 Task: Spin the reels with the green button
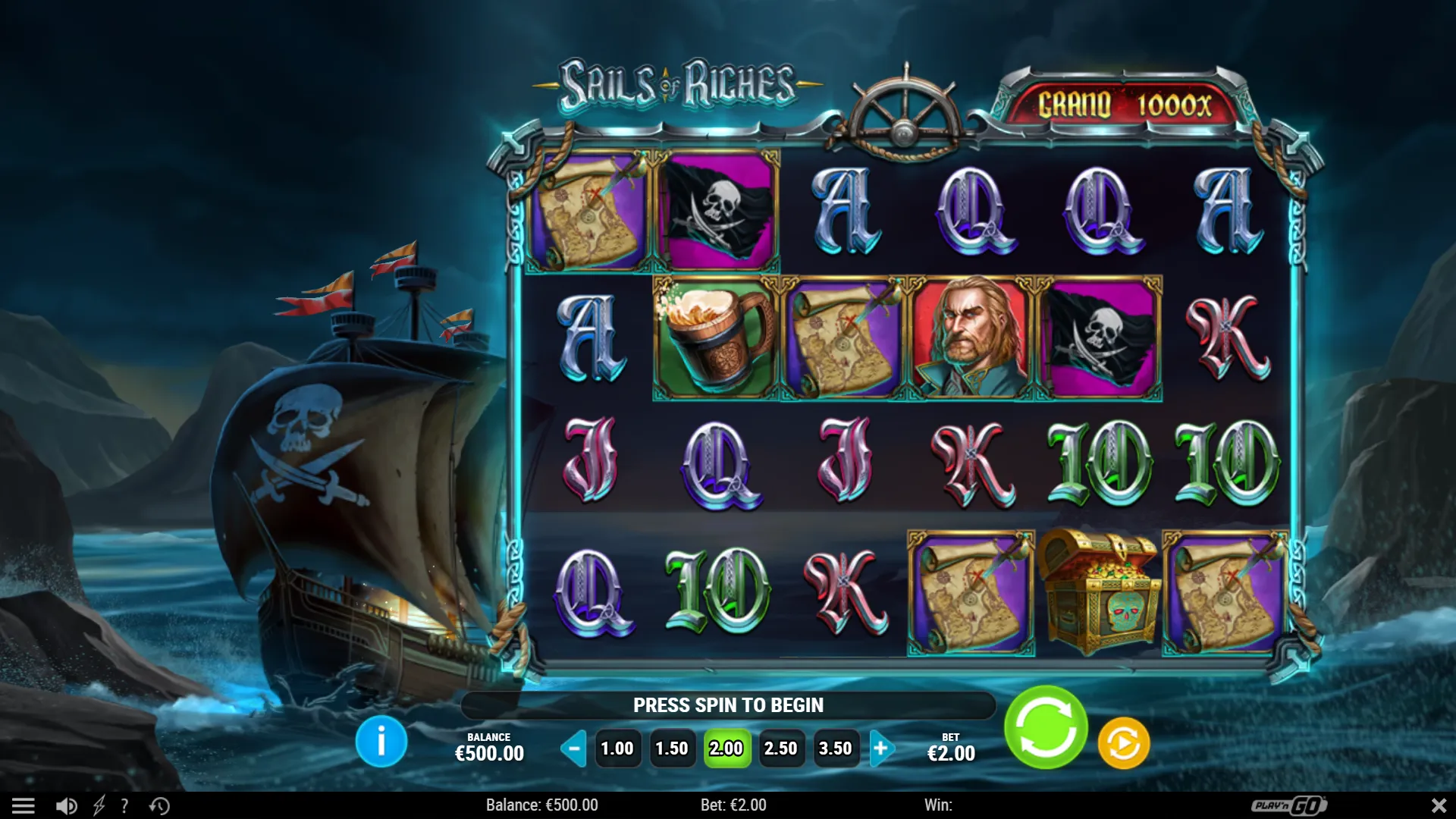click(1046, 728)
